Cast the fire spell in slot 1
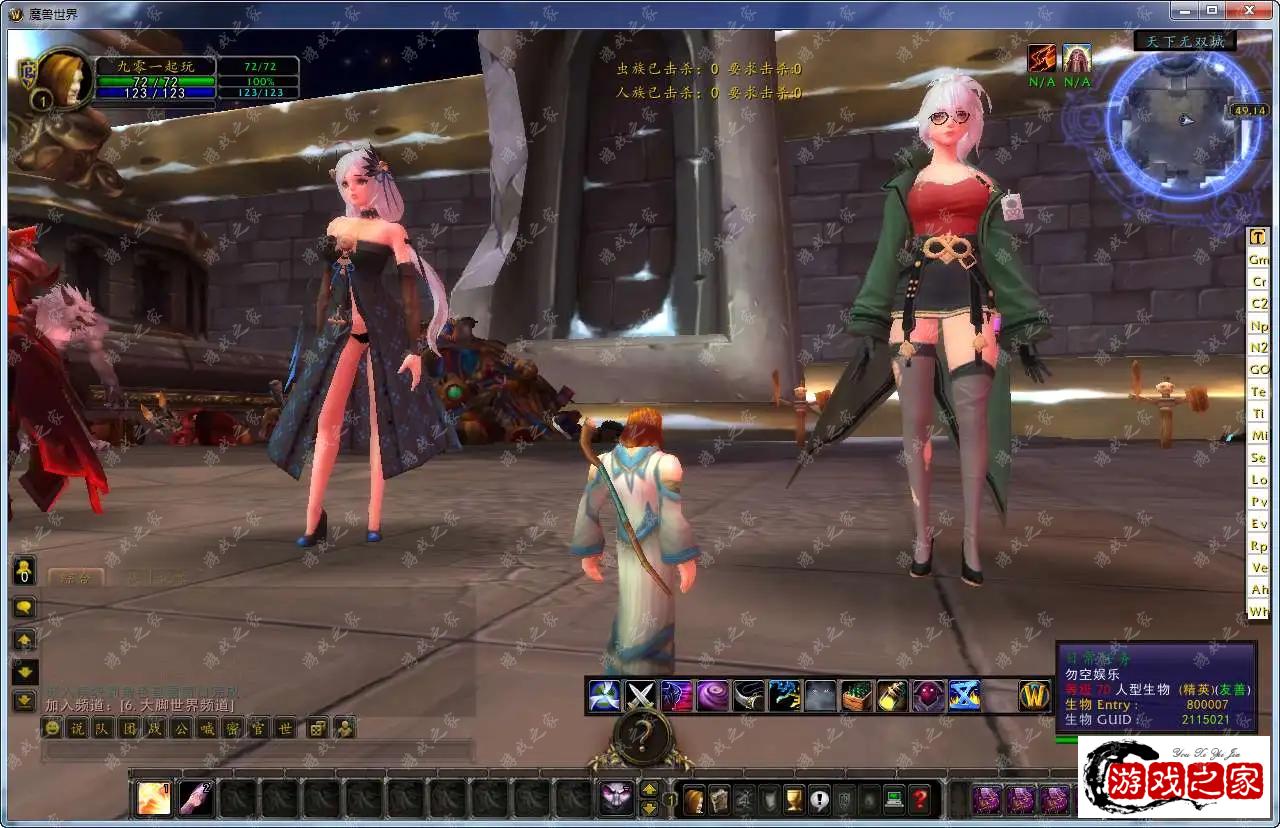1280x828 pixels. click(x=154, y=797)
